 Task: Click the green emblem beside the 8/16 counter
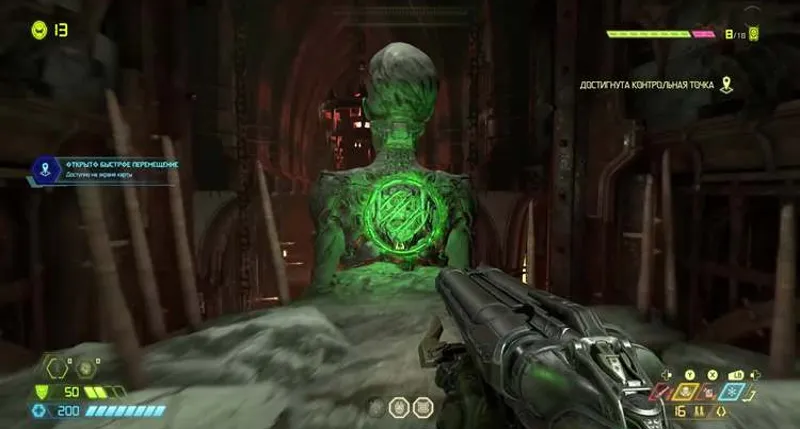754,34
